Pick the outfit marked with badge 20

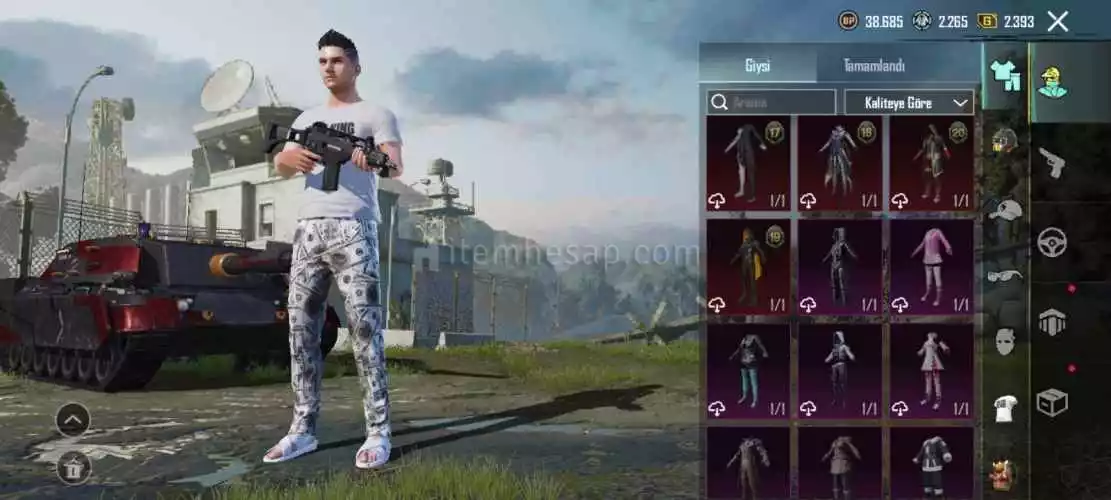pos(931,163)
